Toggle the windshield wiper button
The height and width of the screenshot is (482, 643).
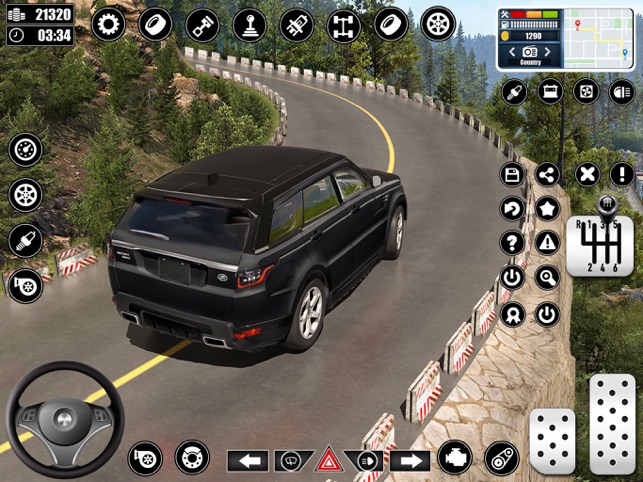(291, 461)
